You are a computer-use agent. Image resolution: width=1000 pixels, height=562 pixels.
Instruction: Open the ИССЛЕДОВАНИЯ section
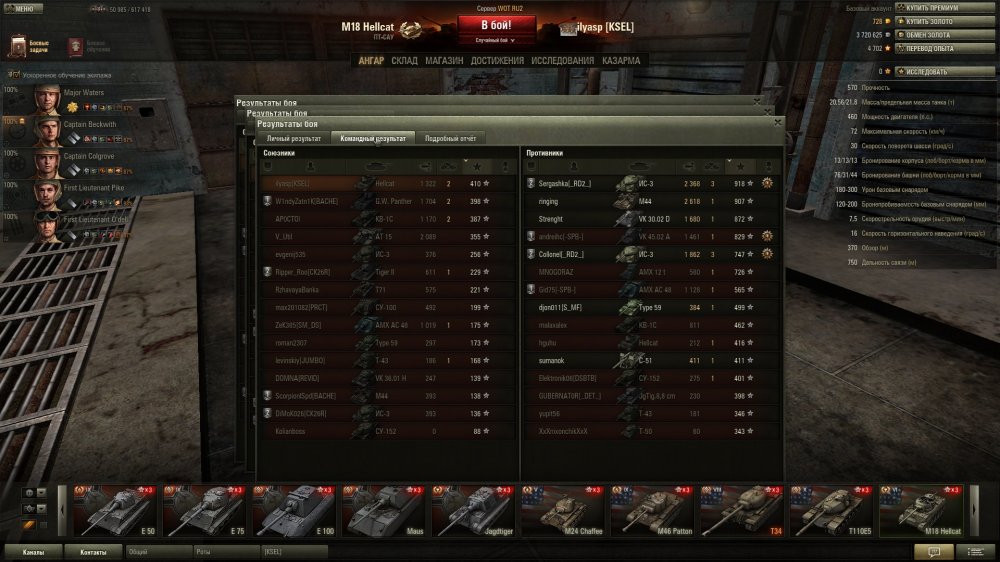point(560,61)
